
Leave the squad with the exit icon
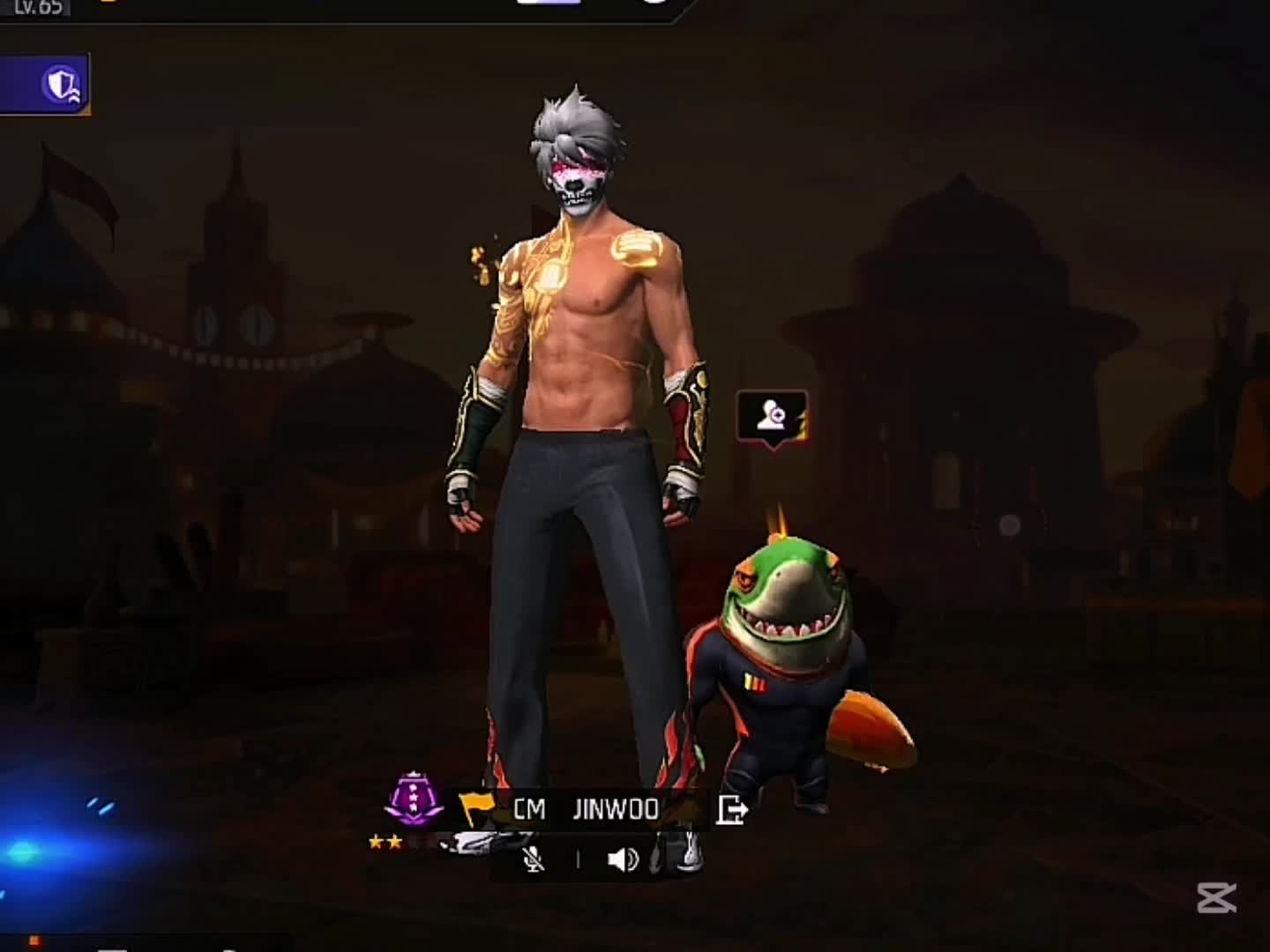pyautogui.click(x=732, y=809)
